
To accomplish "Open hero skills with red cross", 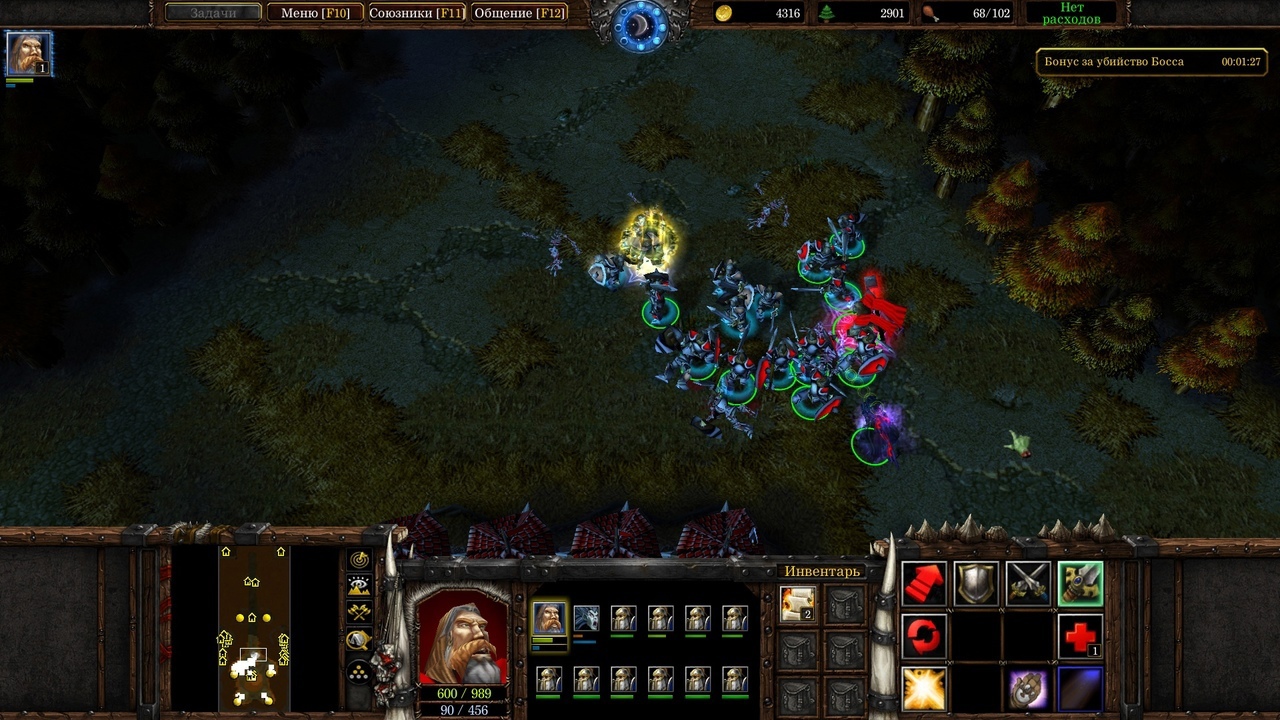I will coord(1080,636).
